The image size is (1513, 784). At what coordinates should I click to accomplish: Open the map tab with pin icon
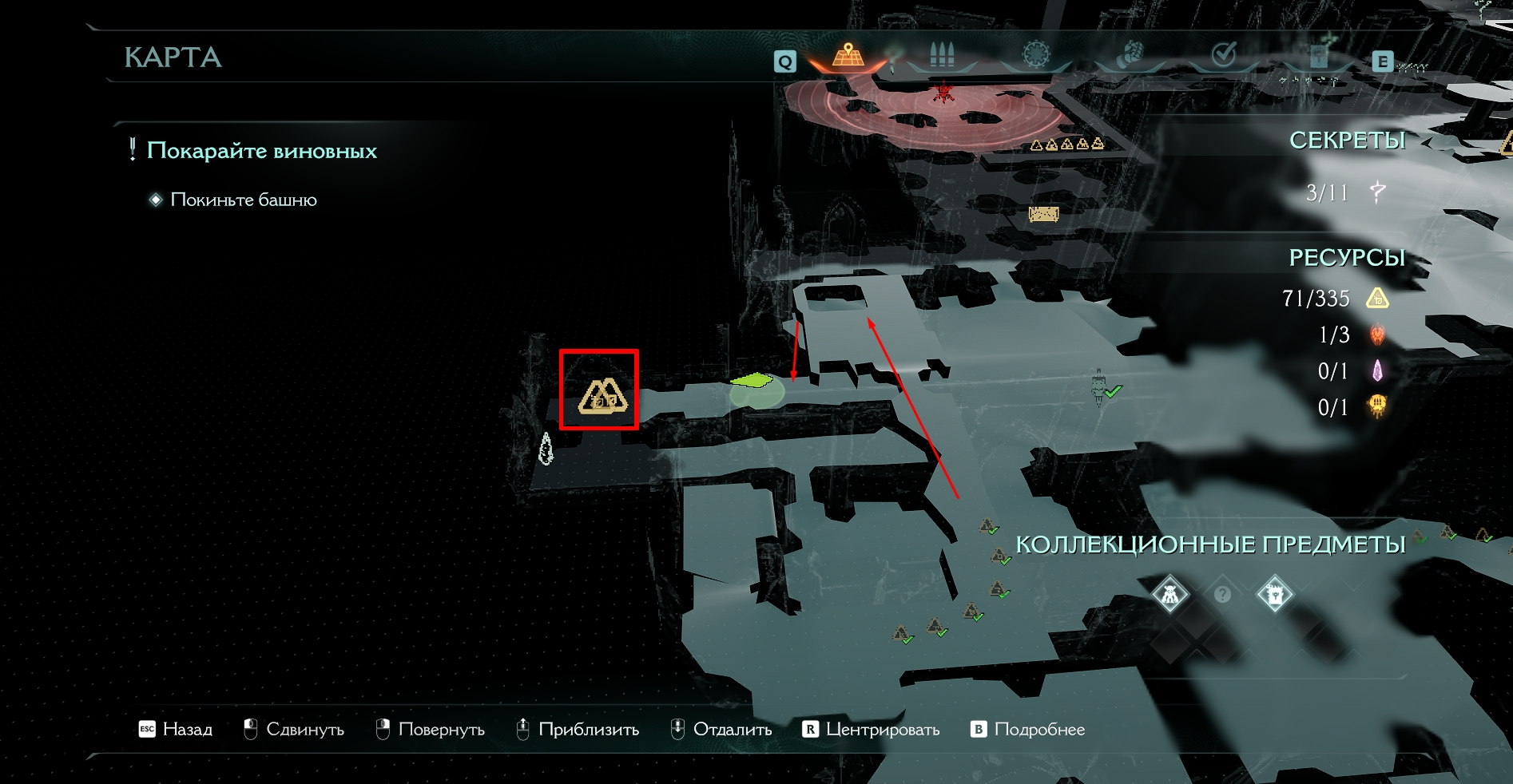[x=848, y=56]
